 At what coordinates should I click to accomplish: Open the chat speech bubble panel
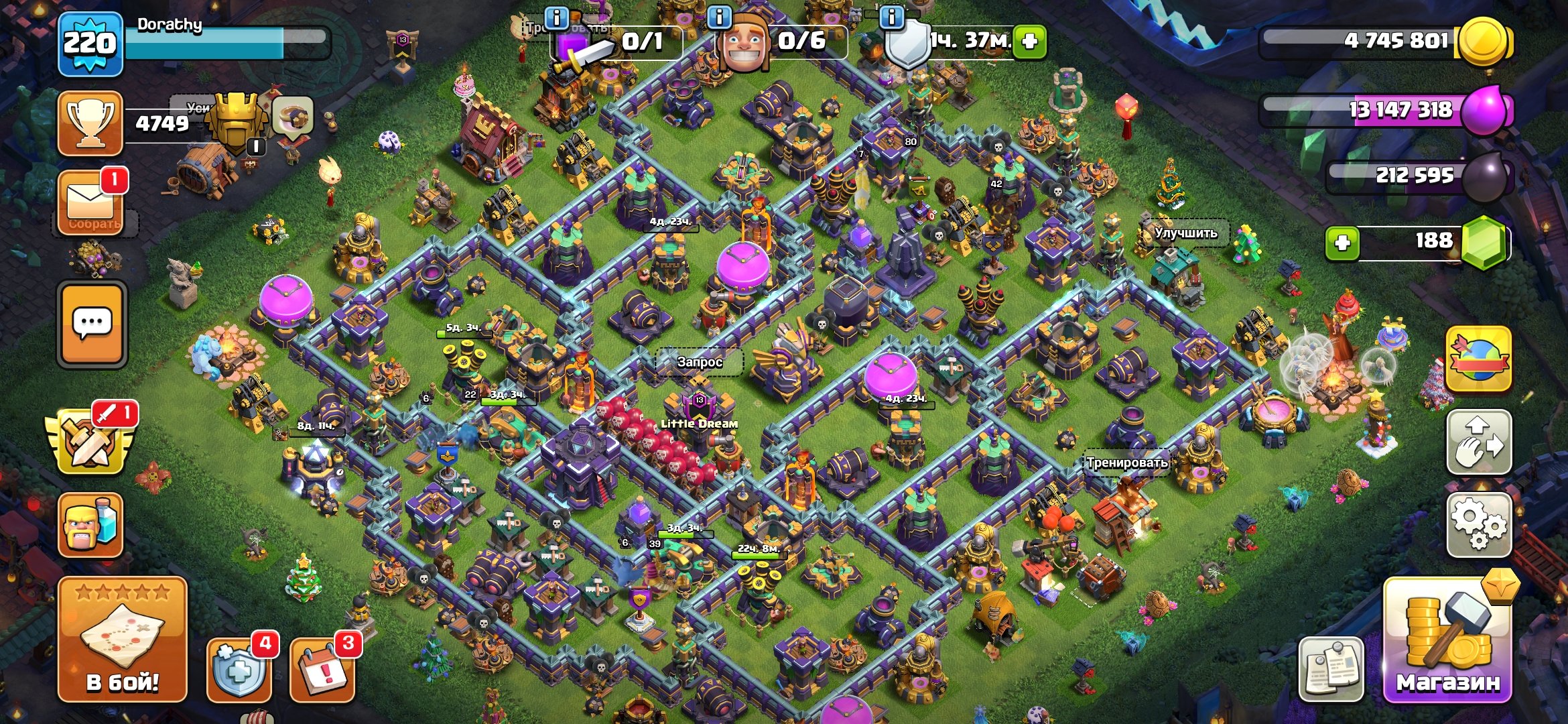tap(92, 324)
